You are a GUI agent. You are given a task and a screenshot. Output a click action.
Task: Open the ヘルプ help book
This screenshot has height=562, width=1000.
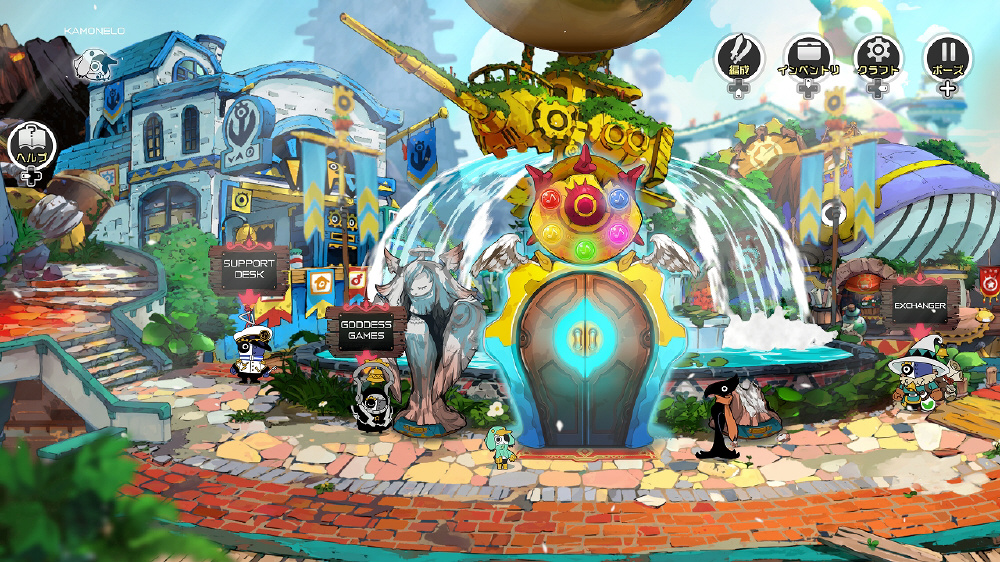(29, 146)
